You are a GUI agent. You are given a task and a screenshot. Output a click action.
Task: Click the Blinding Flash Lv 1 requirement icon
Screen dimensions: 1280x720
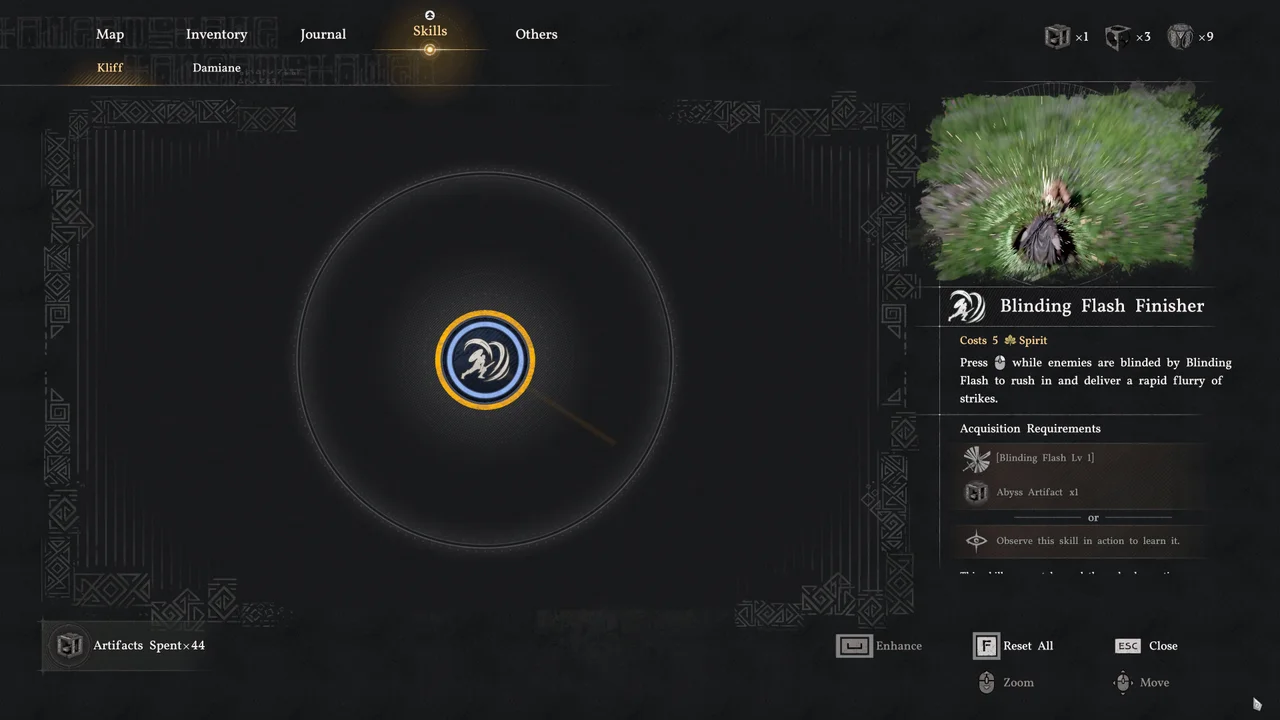975,458
